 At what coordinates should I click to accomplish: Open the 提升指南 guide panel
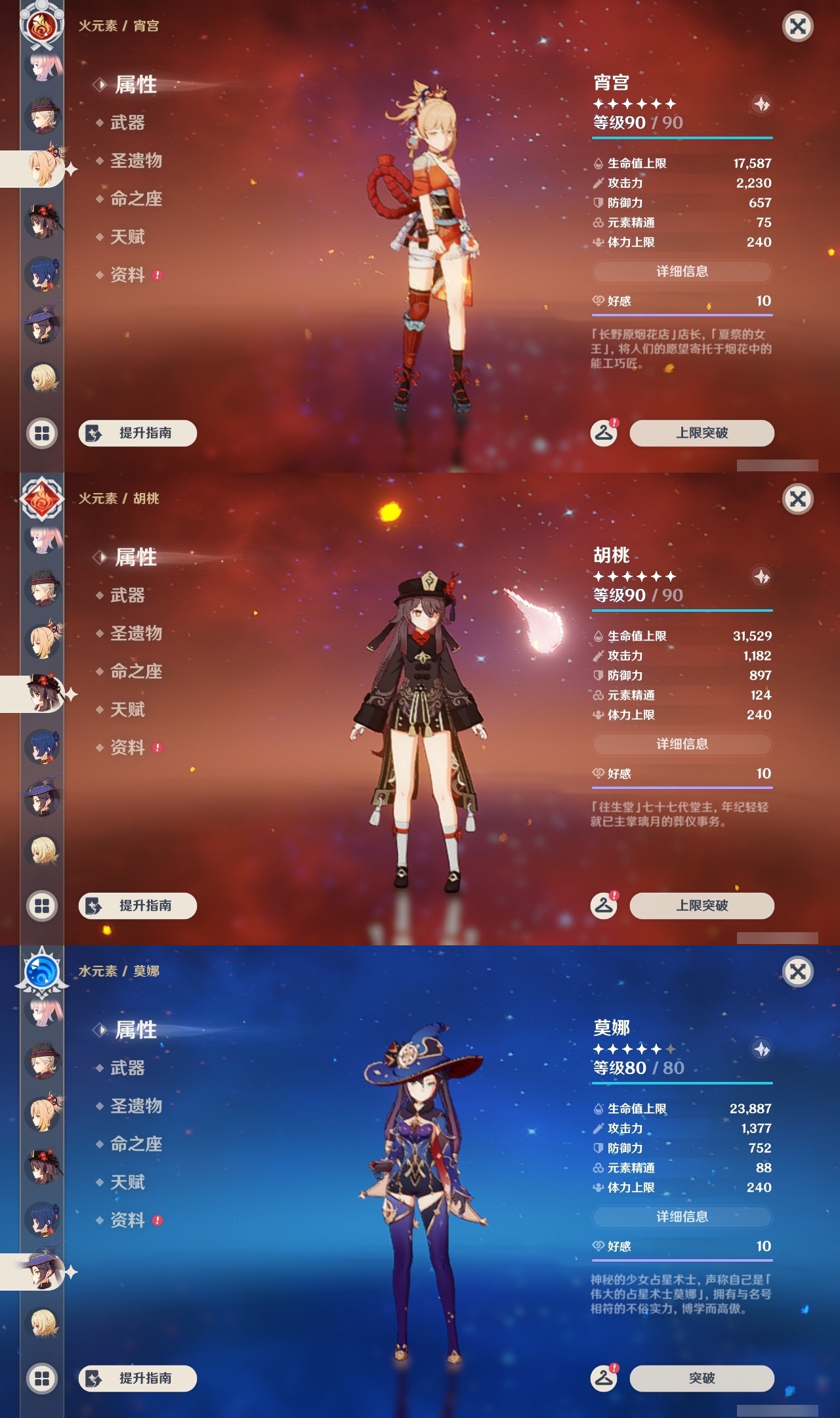click(137, 433)
